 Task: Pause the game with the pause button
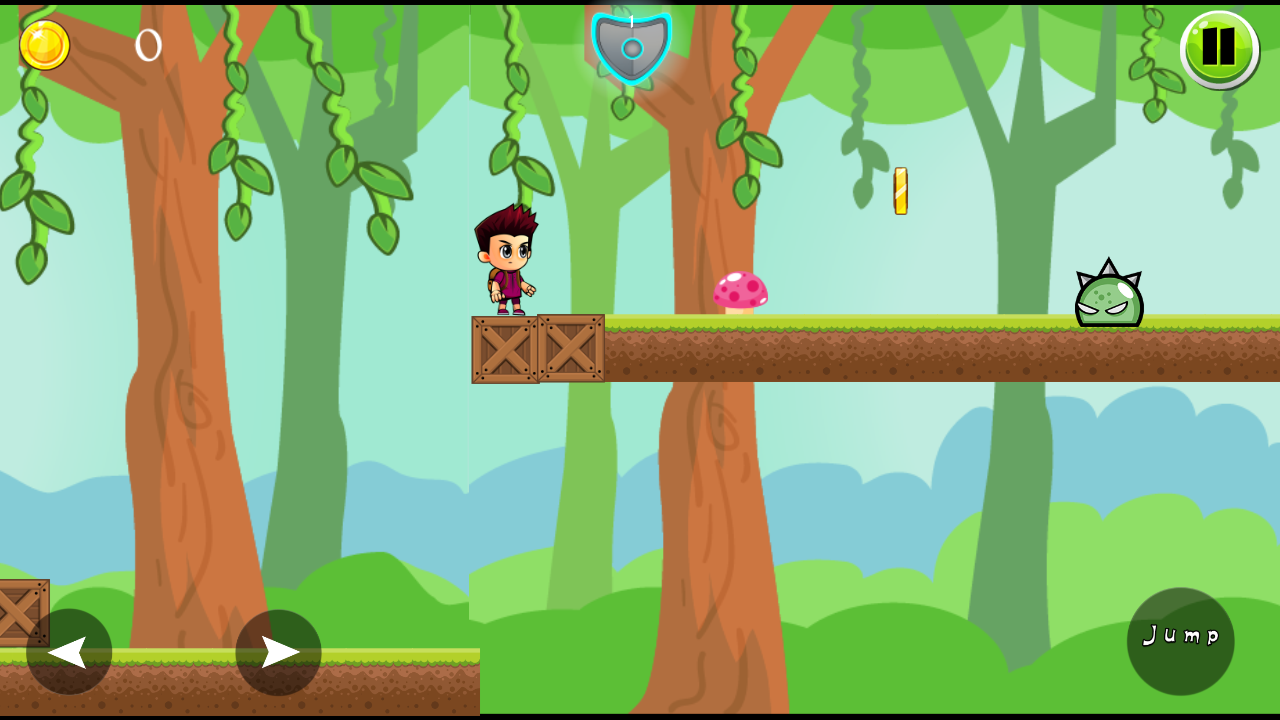1218,47
